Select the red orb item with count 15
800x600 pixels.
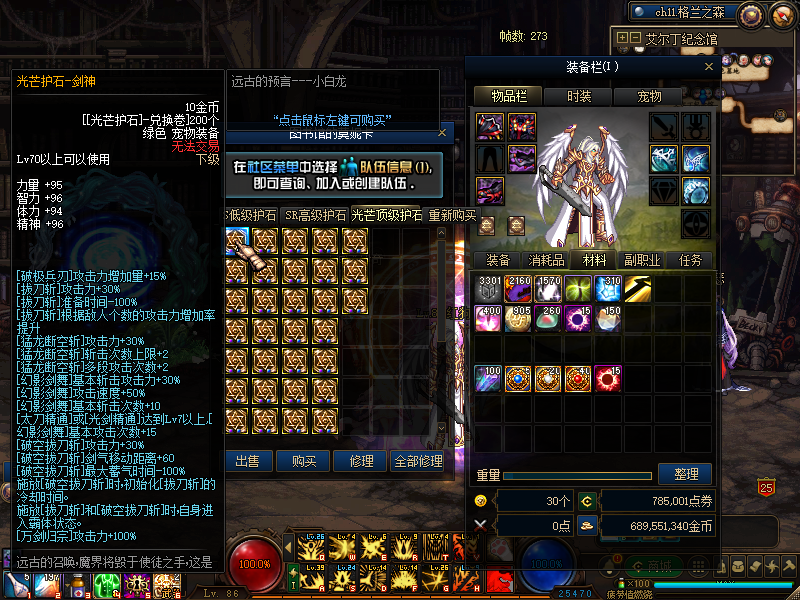pos(608,378)
